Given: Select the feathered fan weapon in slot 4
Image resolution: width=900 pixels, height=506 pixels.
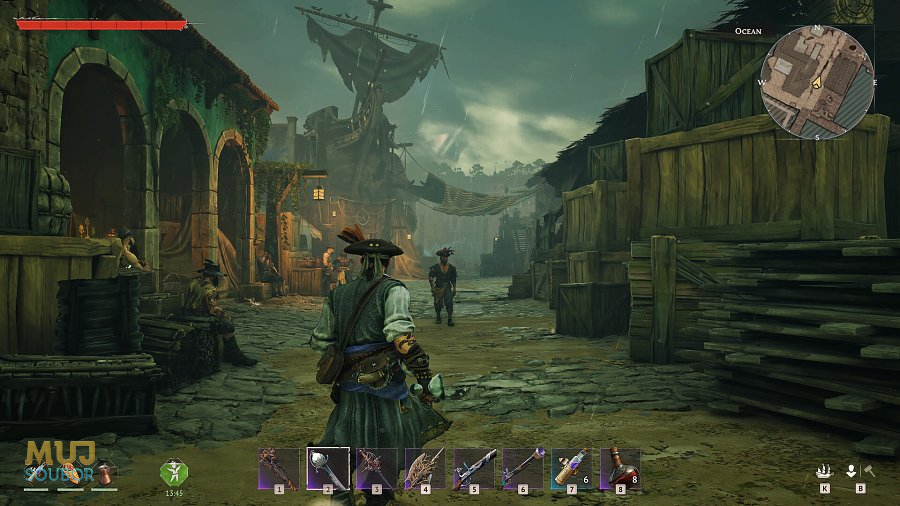Looking at the screenshot, I should coord(424,467).
